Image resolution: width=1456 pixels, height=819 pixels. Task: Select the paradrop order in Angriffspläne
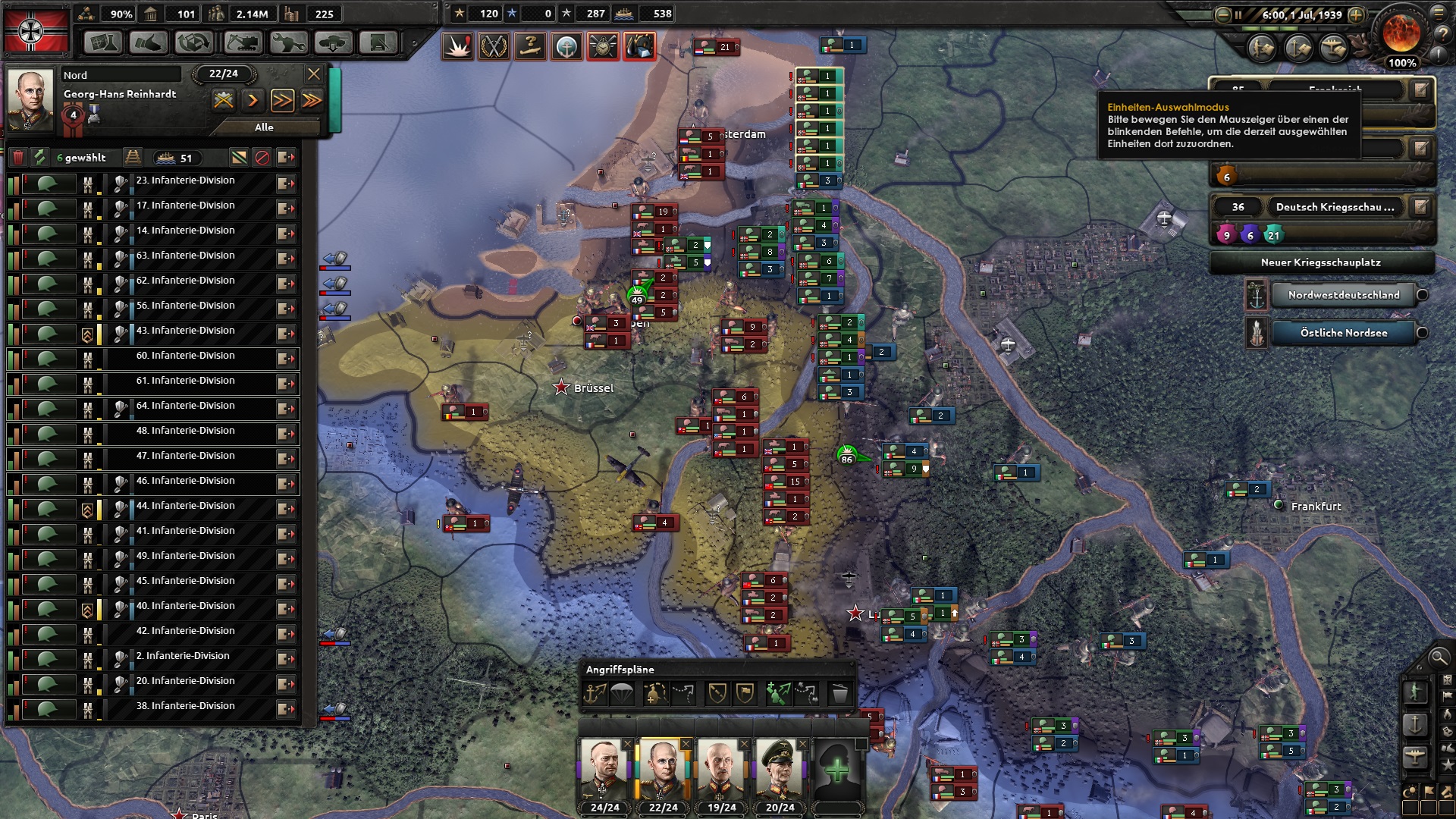pyautogui.click(x=620, y=692)
